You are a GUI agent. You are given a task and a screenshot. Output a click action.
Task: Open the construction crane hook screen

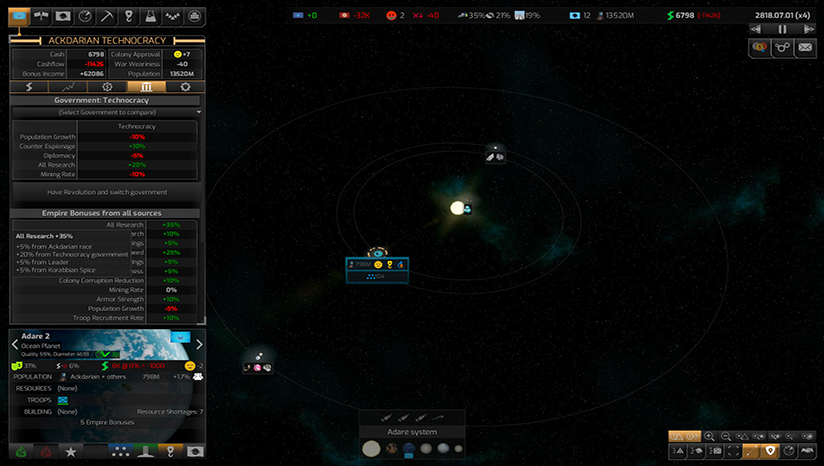point(129,16)
